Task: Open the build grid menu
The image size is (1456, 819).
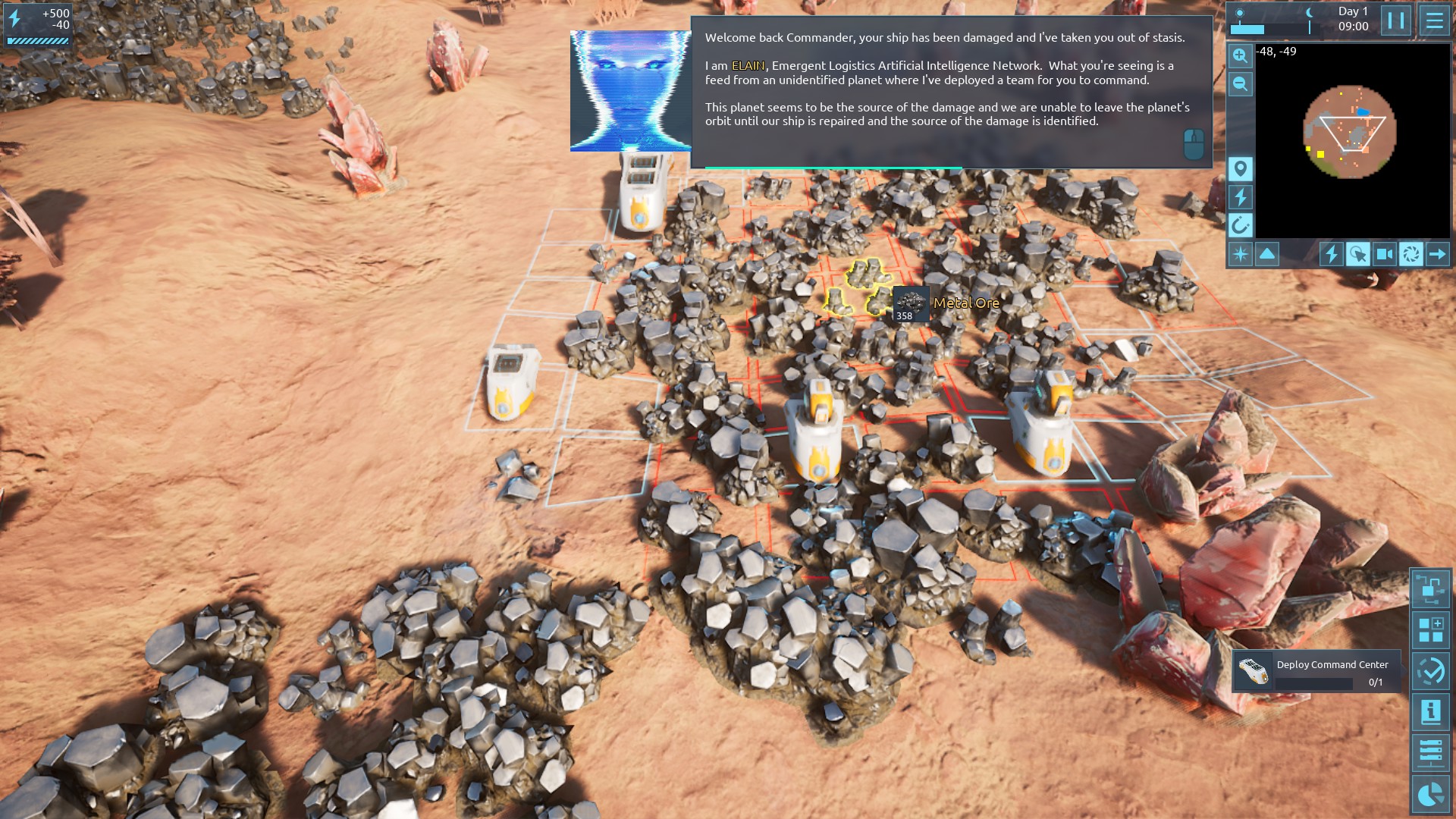Action: (1430, 630)
